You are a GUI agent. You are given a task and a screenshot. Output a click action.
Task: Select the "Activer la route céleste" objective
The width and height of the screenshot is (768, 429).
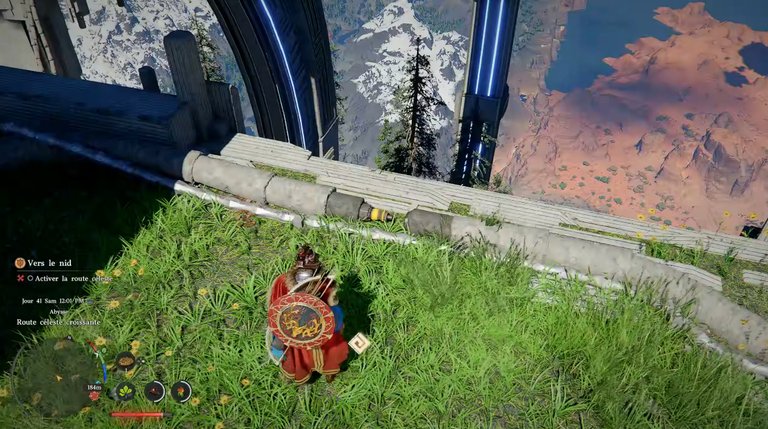(71, 278)
